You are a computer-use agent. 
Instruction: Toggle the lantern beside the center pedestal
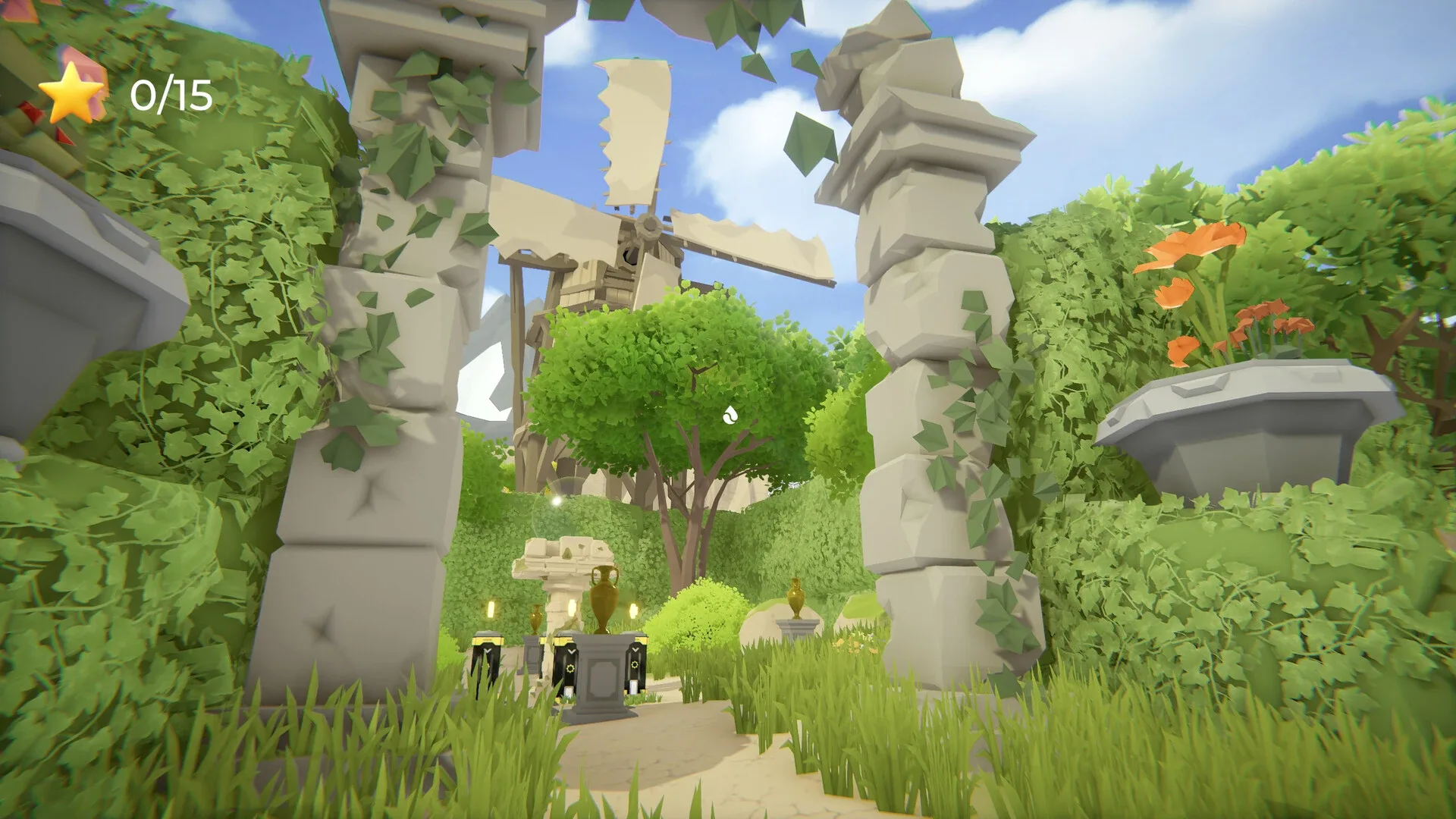click(x=570, y=608)
